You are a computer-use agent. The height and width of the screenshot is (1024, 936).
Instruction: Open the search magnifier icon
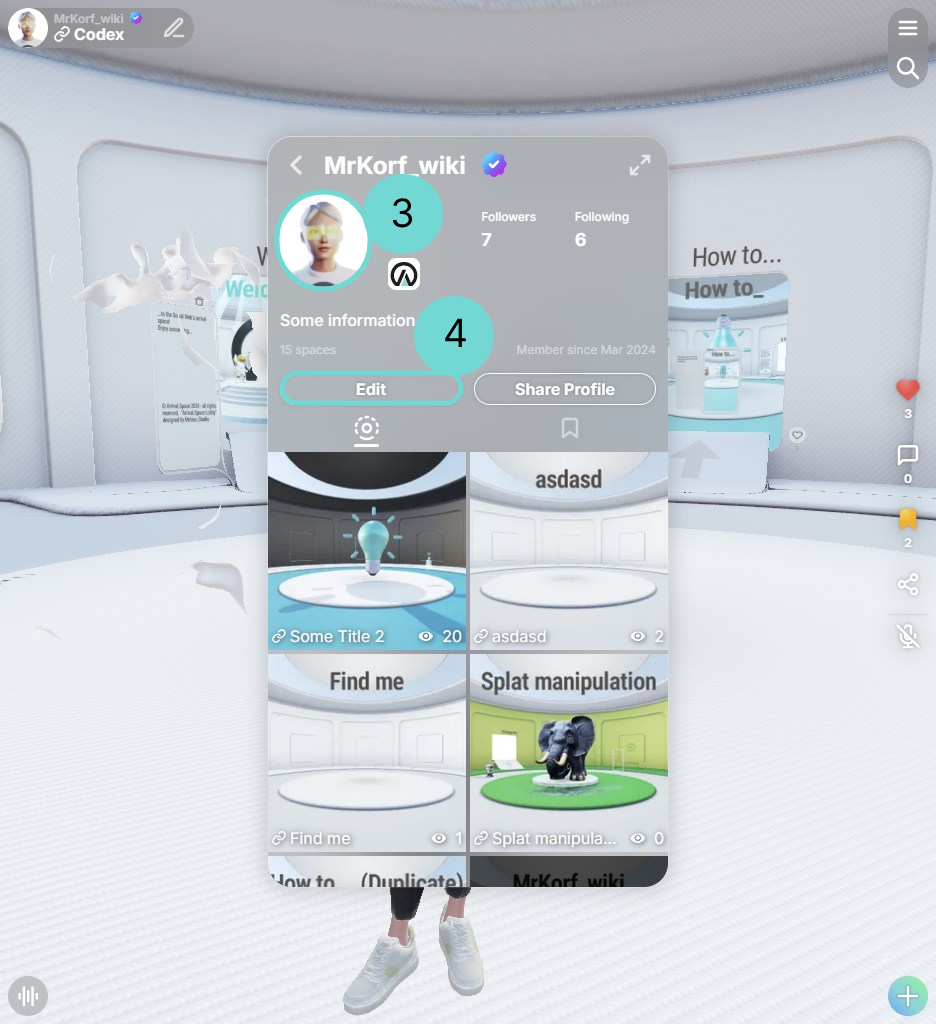tap(908, 68)
